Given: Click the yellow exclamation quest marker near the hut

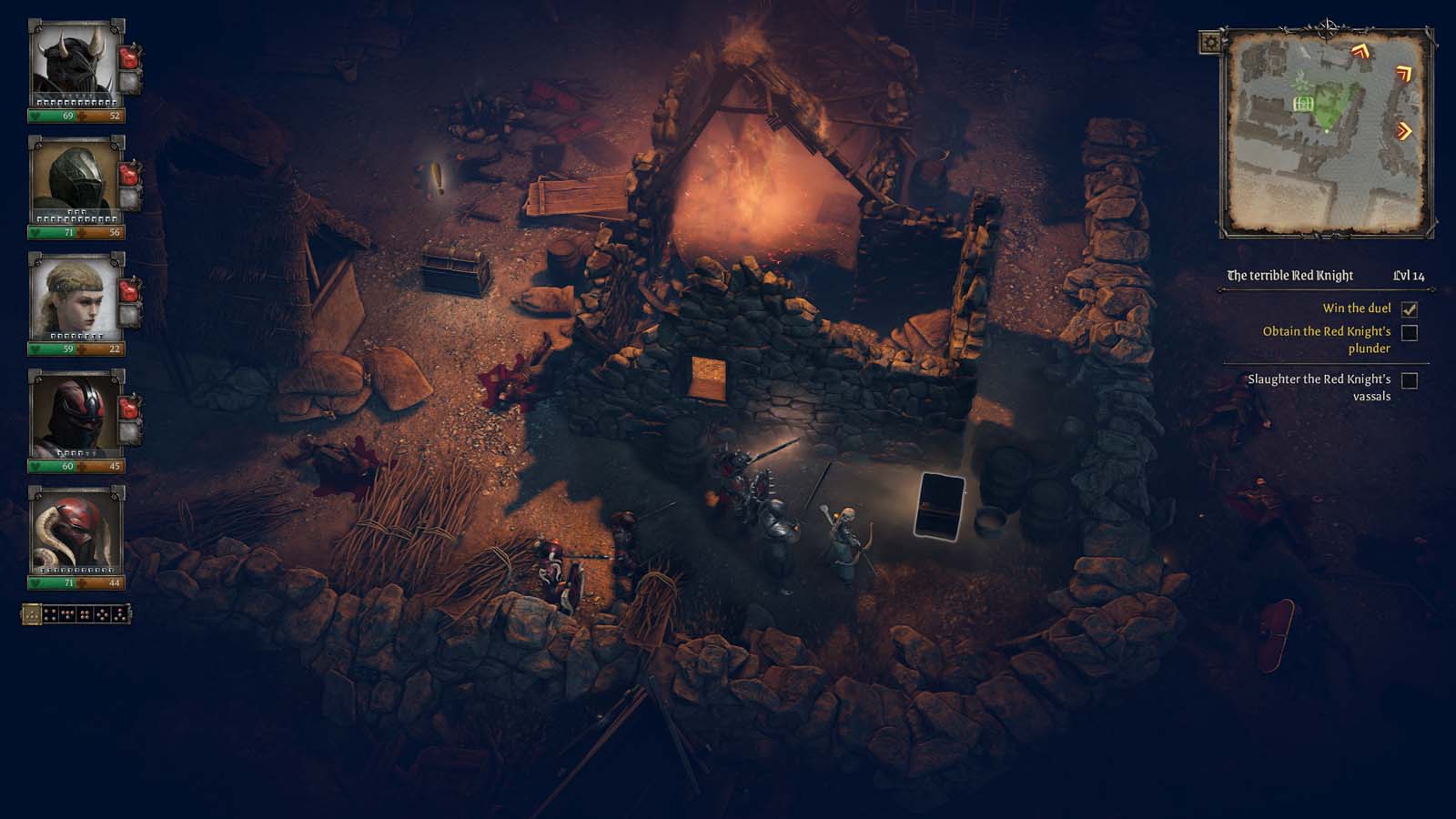Looking at the screenshot, I should tap(436, 179).
